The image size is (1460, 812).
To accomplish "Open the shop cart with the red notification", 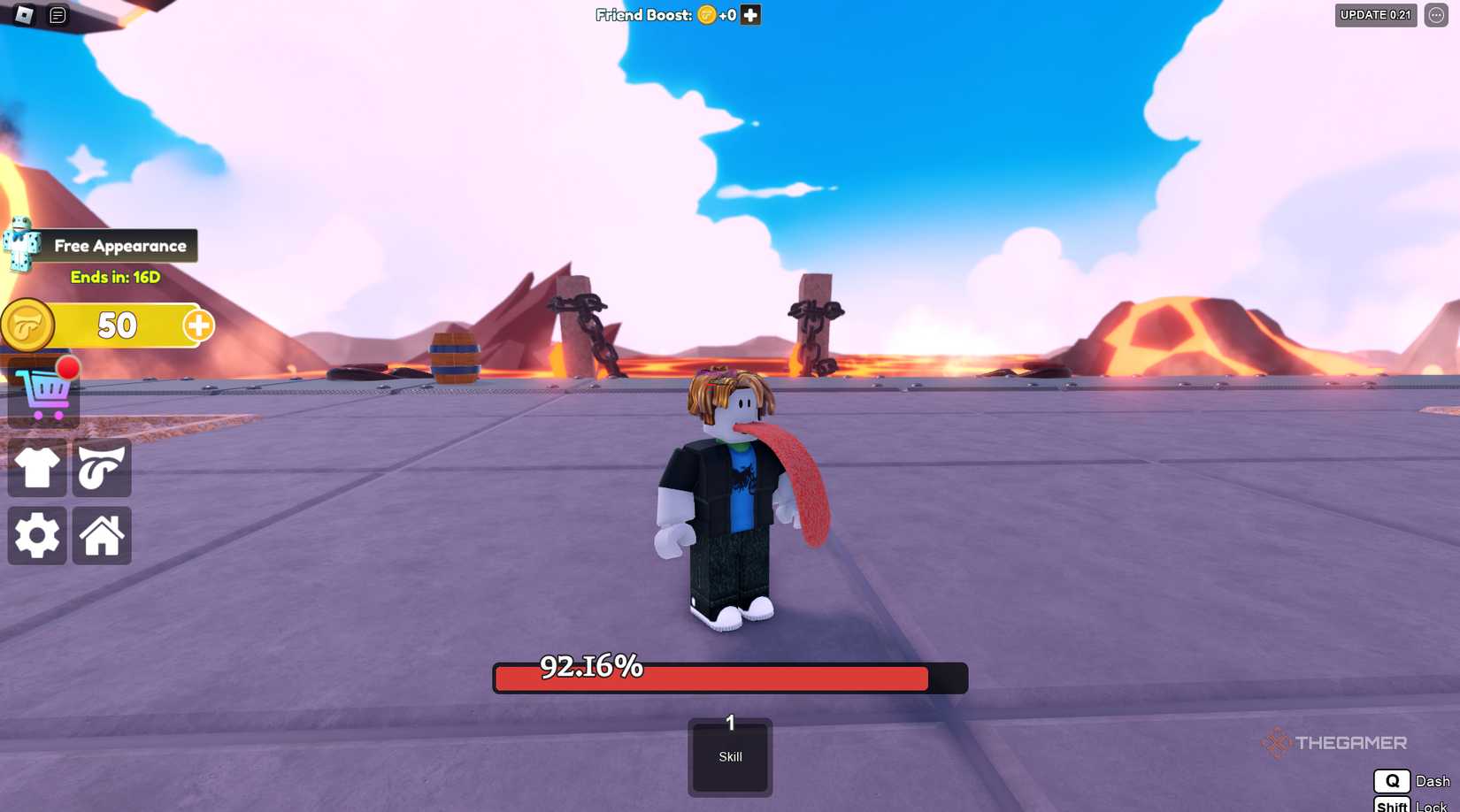I will click(42, 393).
